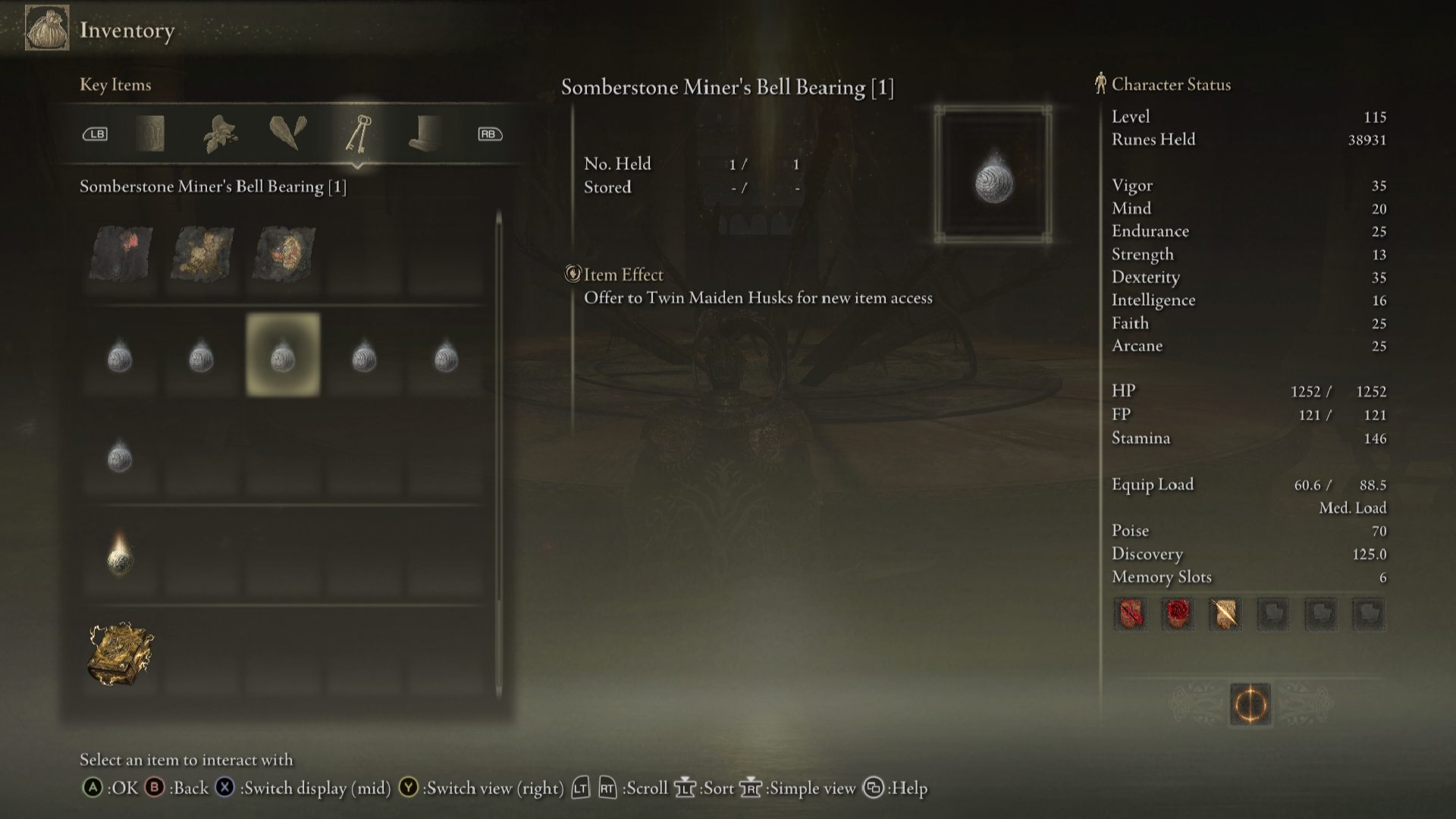
Task: Select the red swarm spell memory slot
Action: [1178, 613]
